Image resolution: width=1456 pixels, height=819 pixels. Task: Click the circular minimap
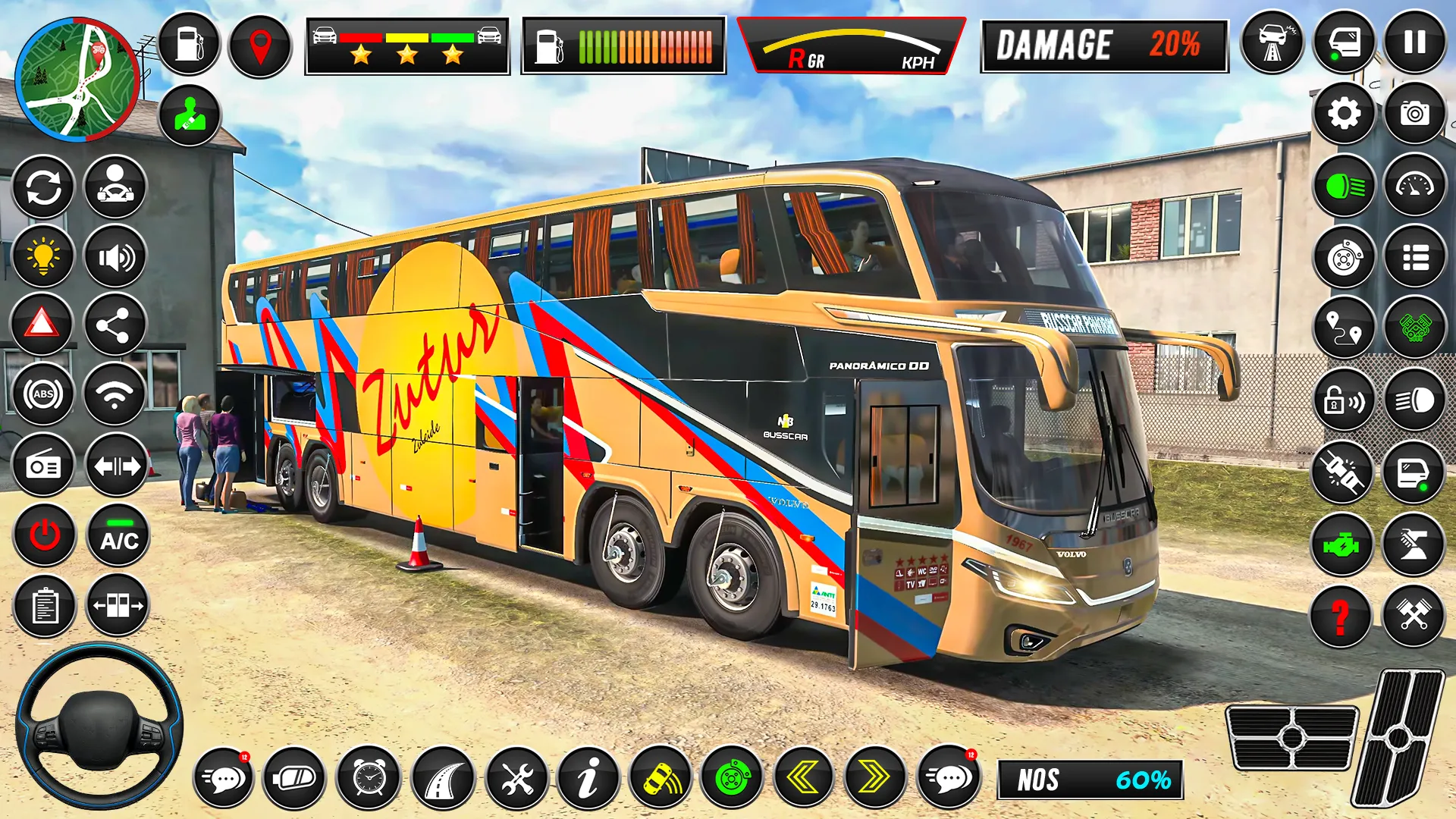tap(77, 80)
